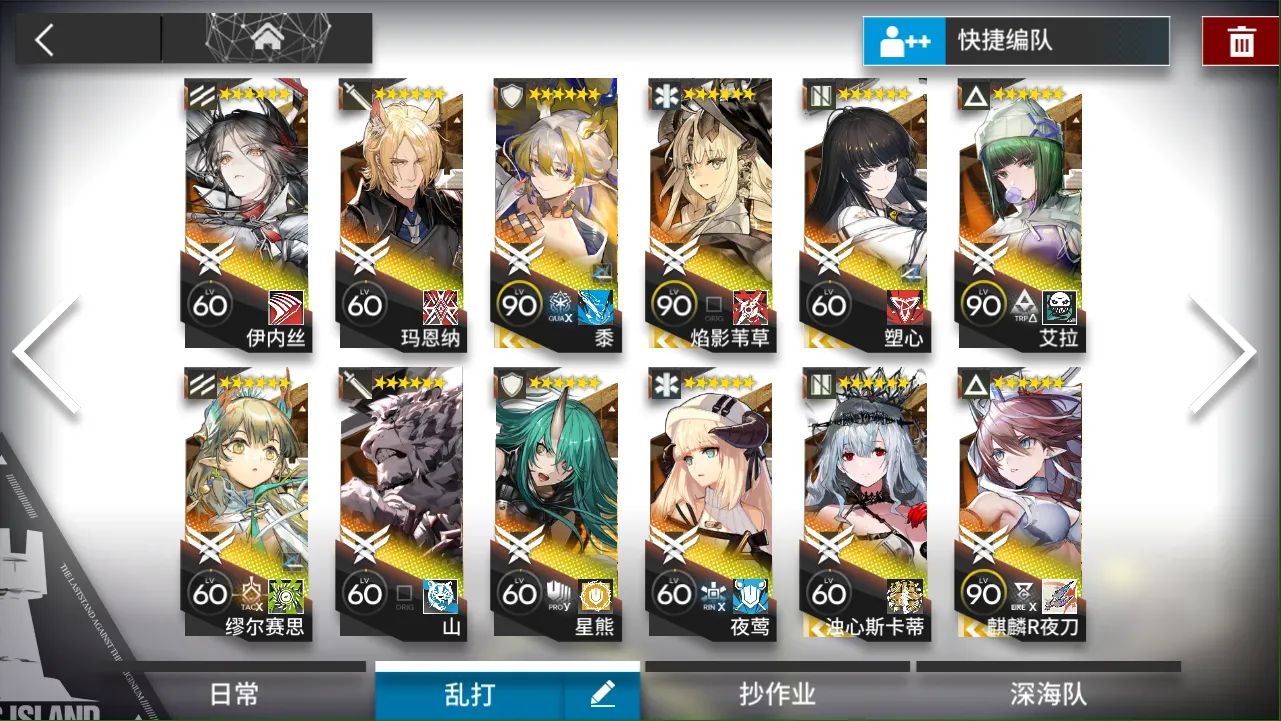Click the right page navigation arrow
Image resolution: width=1281 pixels, height=721 pixels.
click(1228, 350)
